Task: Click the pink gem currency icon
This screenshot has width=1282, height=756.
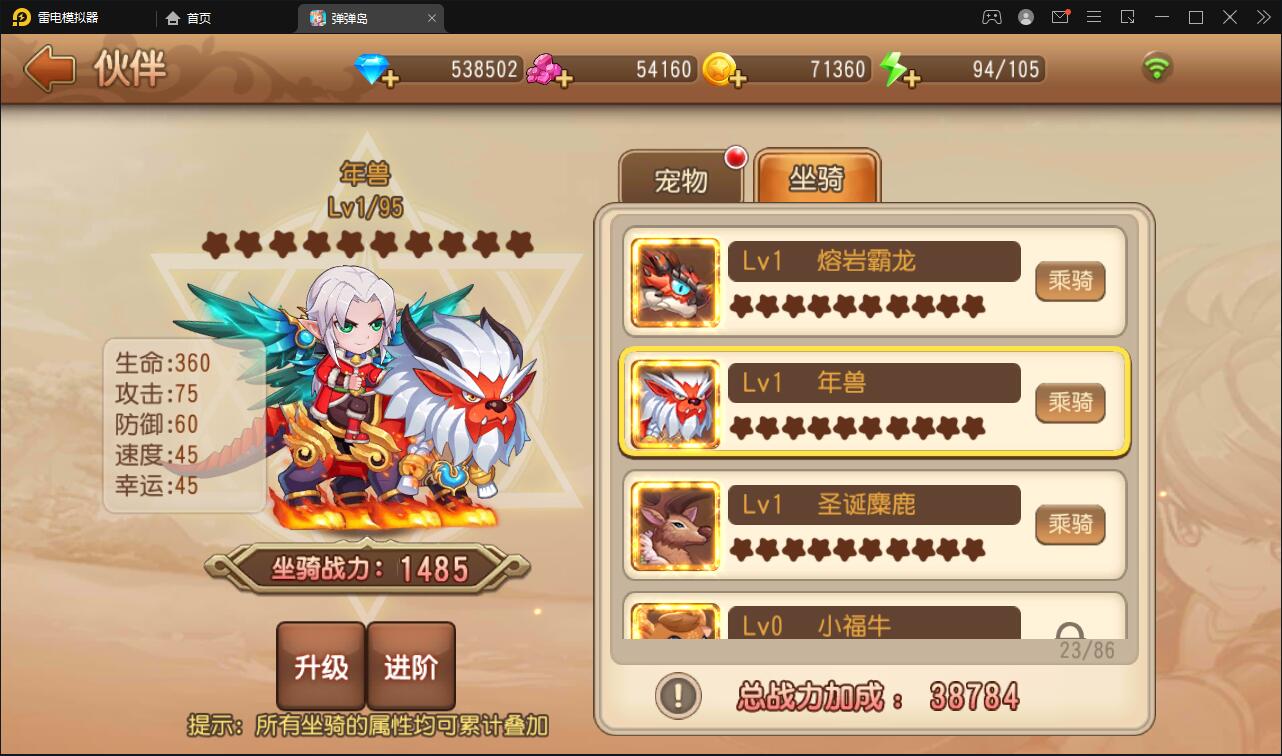Action: click(x=542, y=68)
